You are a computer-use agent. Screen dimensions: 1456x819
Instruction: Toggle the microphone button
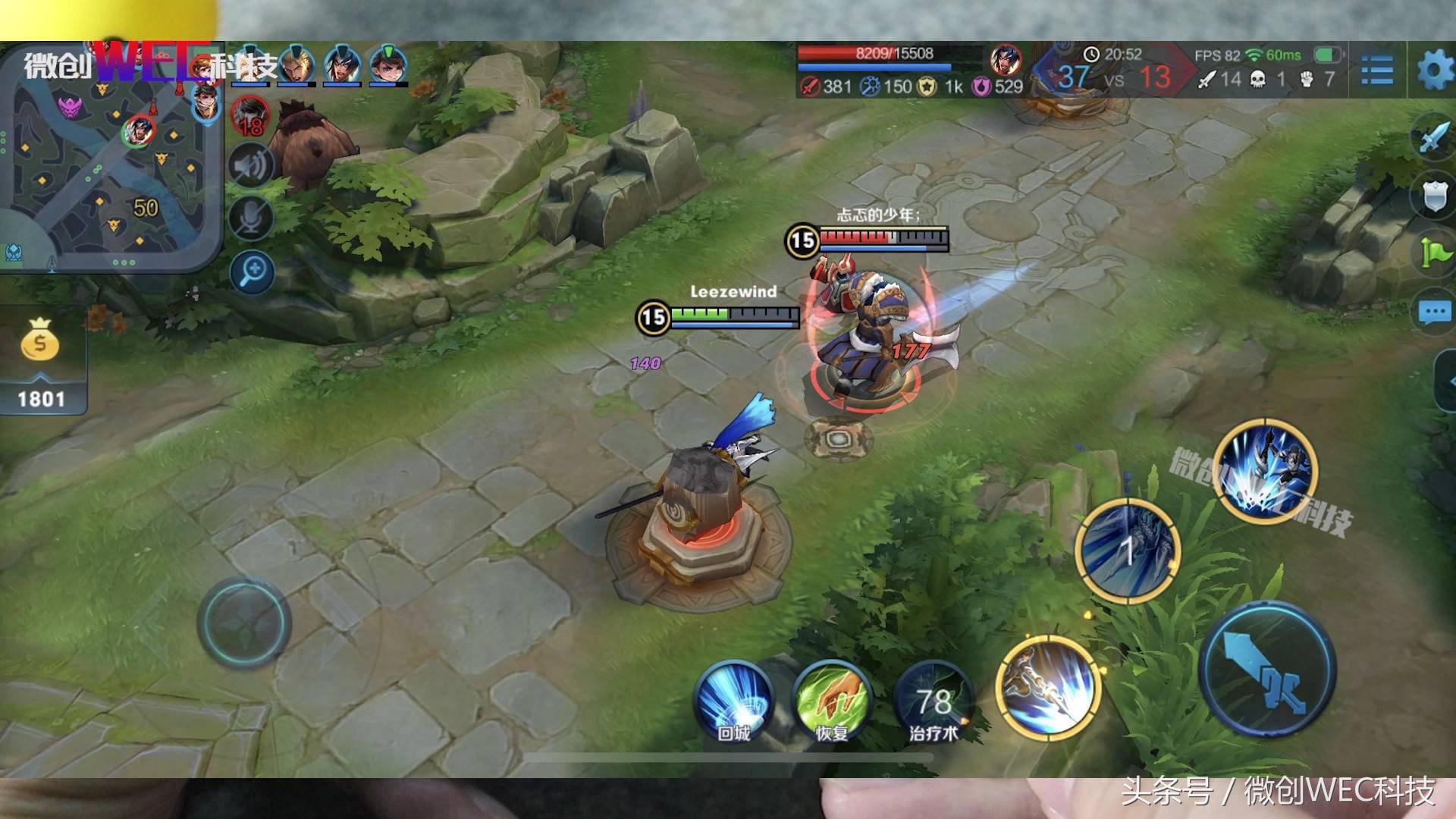pos(251,219)
